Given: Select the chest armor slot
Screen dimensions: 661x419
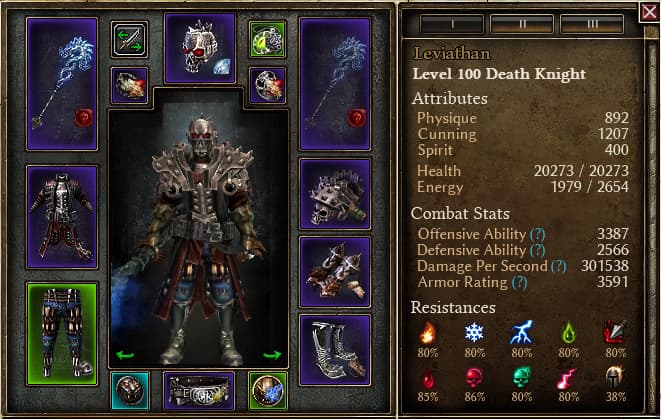Looking at the screenshot, I should coord(62,217).
